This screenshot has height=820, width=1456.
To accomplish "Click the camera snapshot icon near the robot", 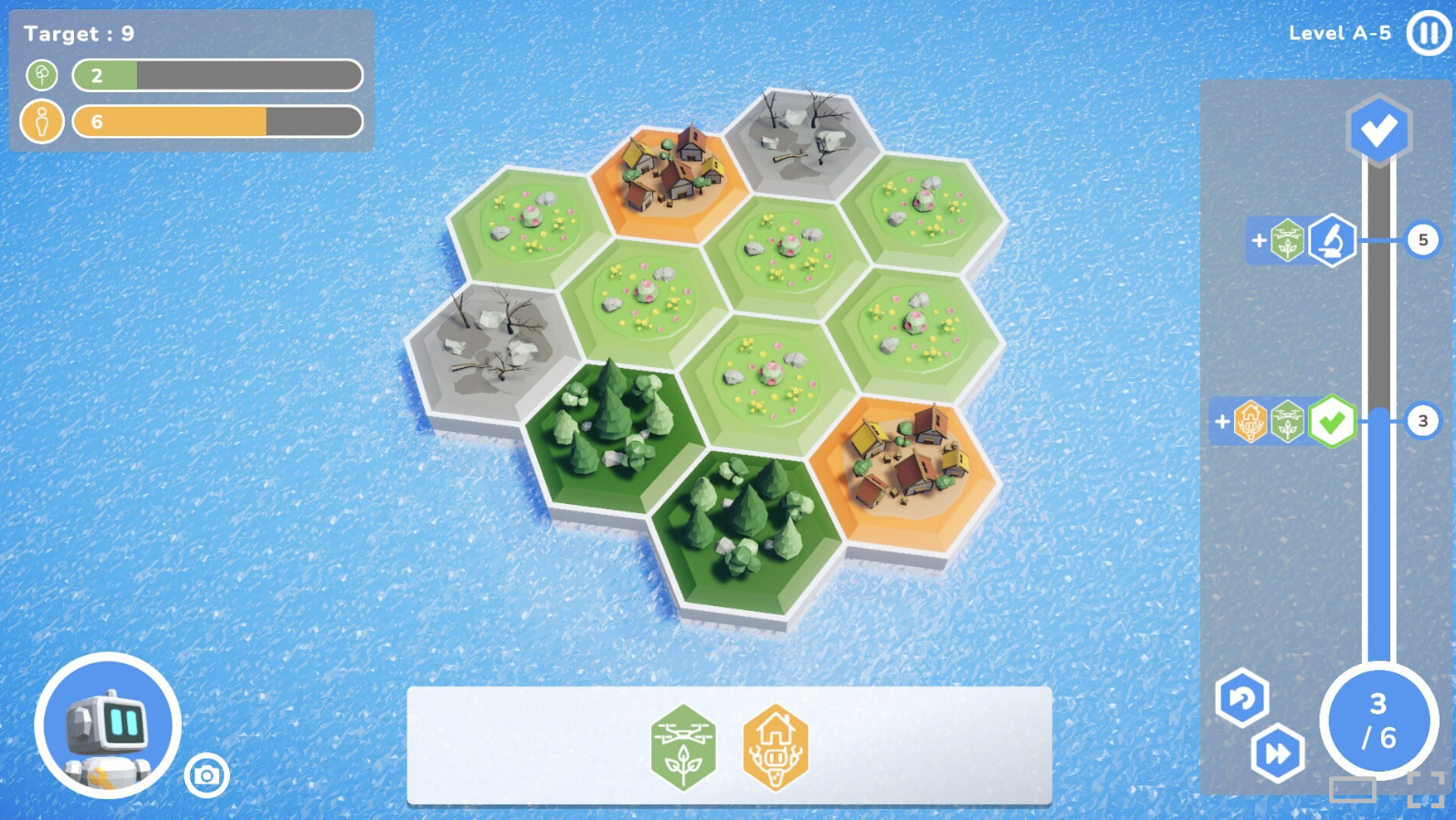I will pyautogui.click(x=208, y=777).
